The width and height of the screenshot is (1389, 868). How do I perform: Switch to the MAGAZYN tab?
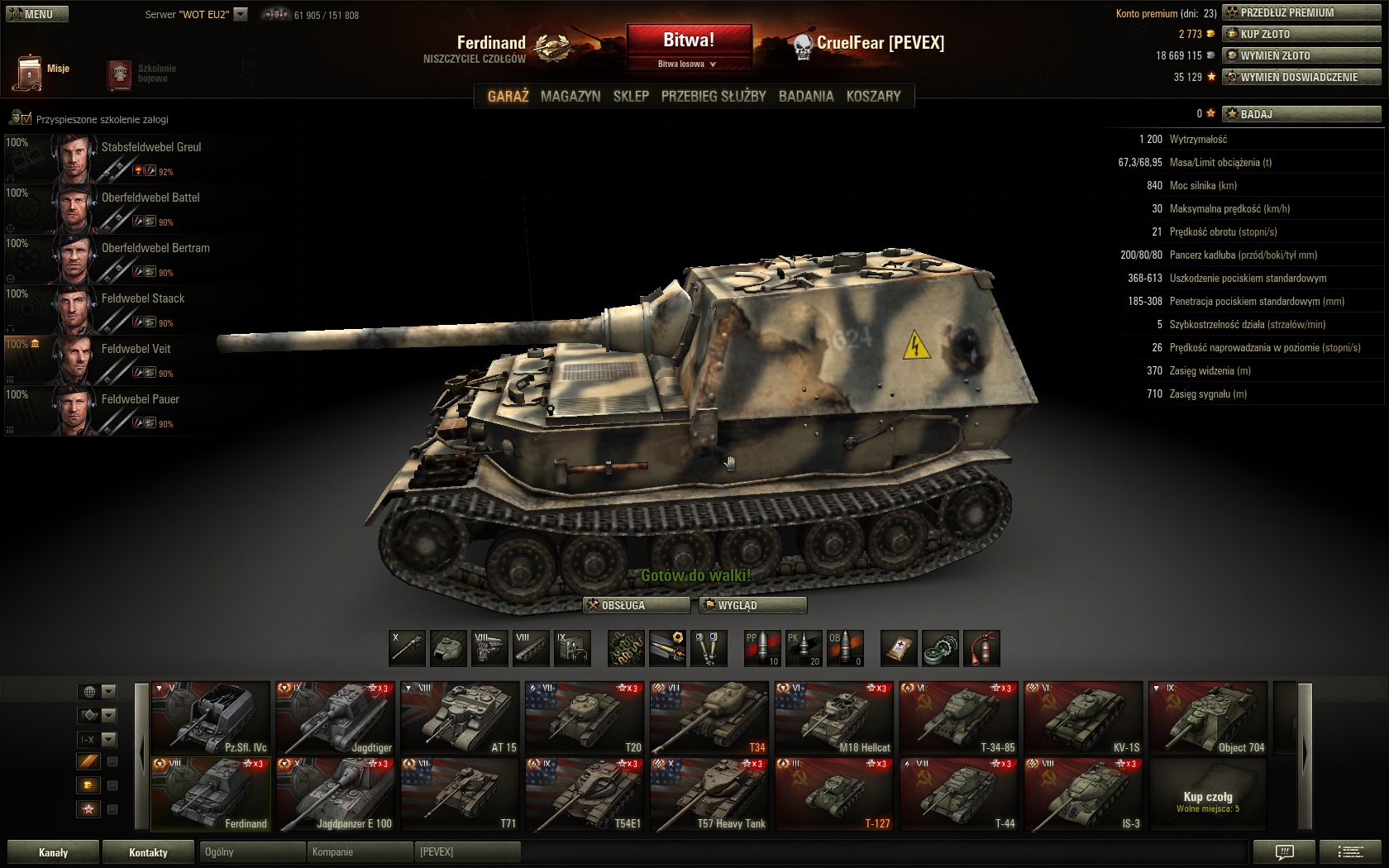coord(570,96)
